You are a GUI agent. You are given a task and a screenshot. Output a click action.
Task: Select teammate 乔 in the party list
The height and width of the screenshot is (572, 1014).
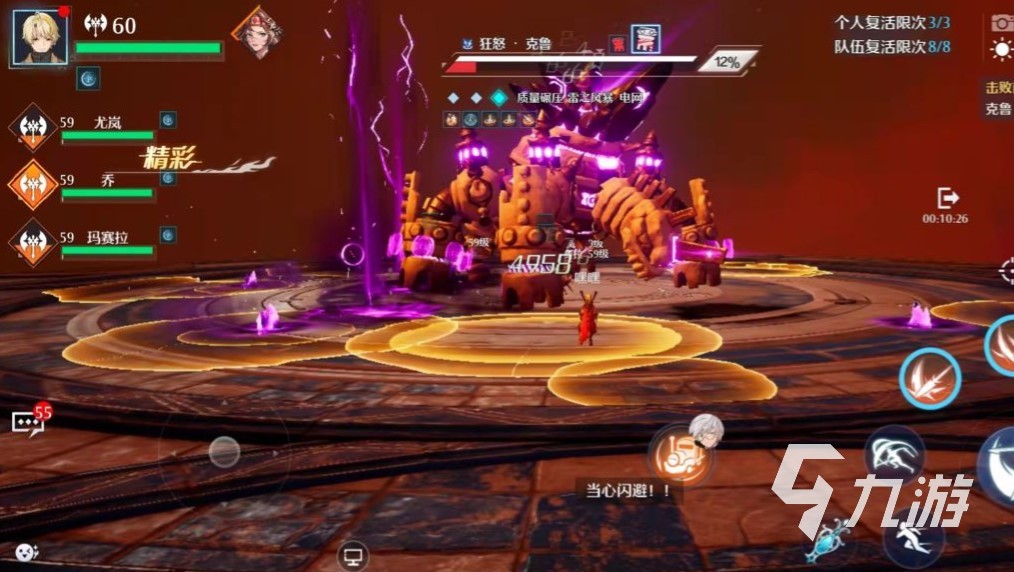pyautogui.click(x=106, y=180)
